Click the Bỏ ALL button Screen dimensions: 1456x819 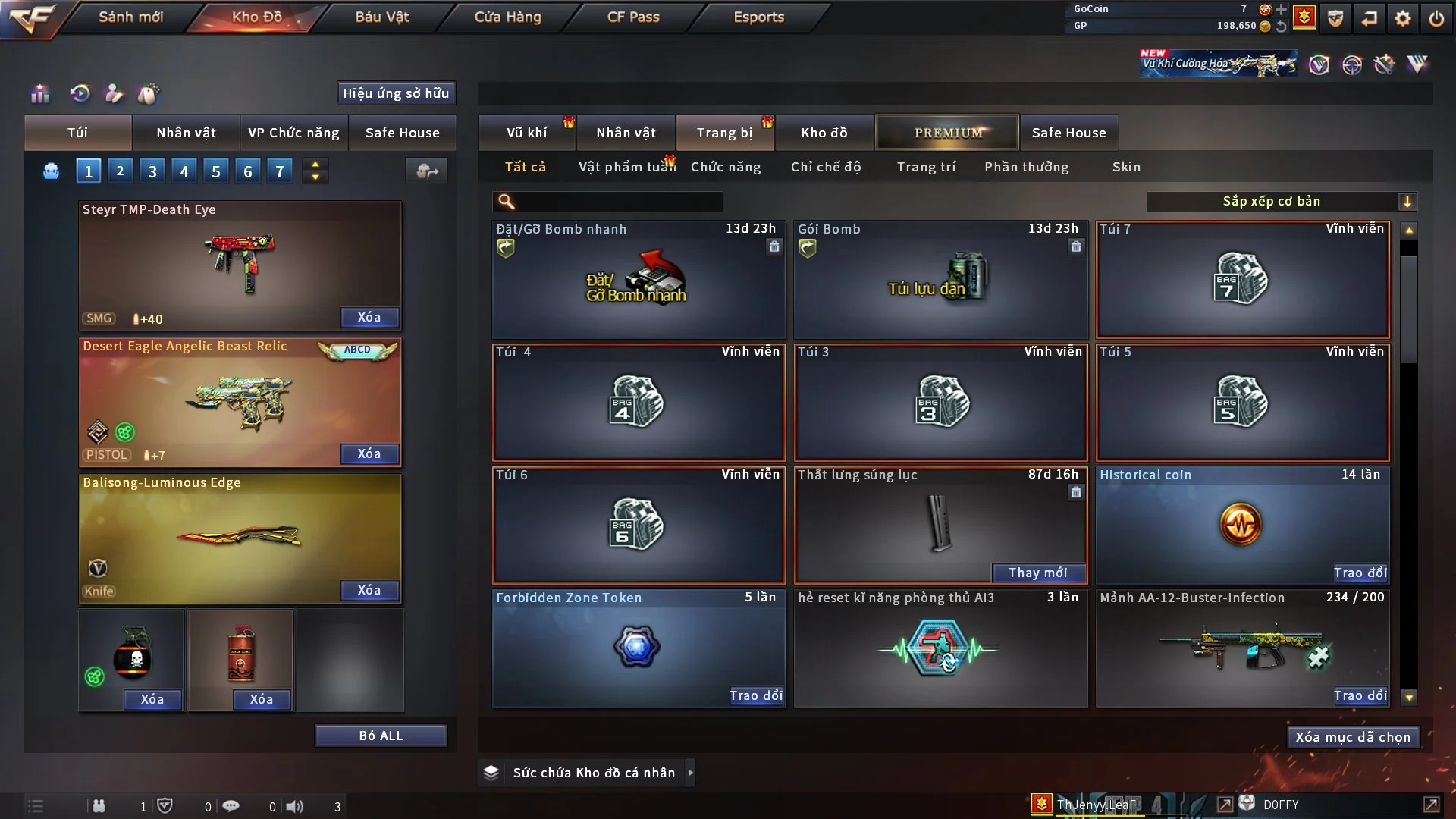tap(381, 736)
